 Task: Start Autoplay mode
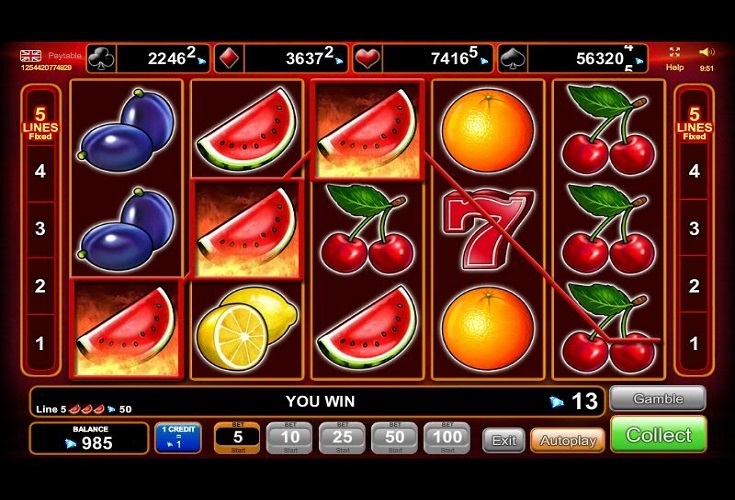567,440
